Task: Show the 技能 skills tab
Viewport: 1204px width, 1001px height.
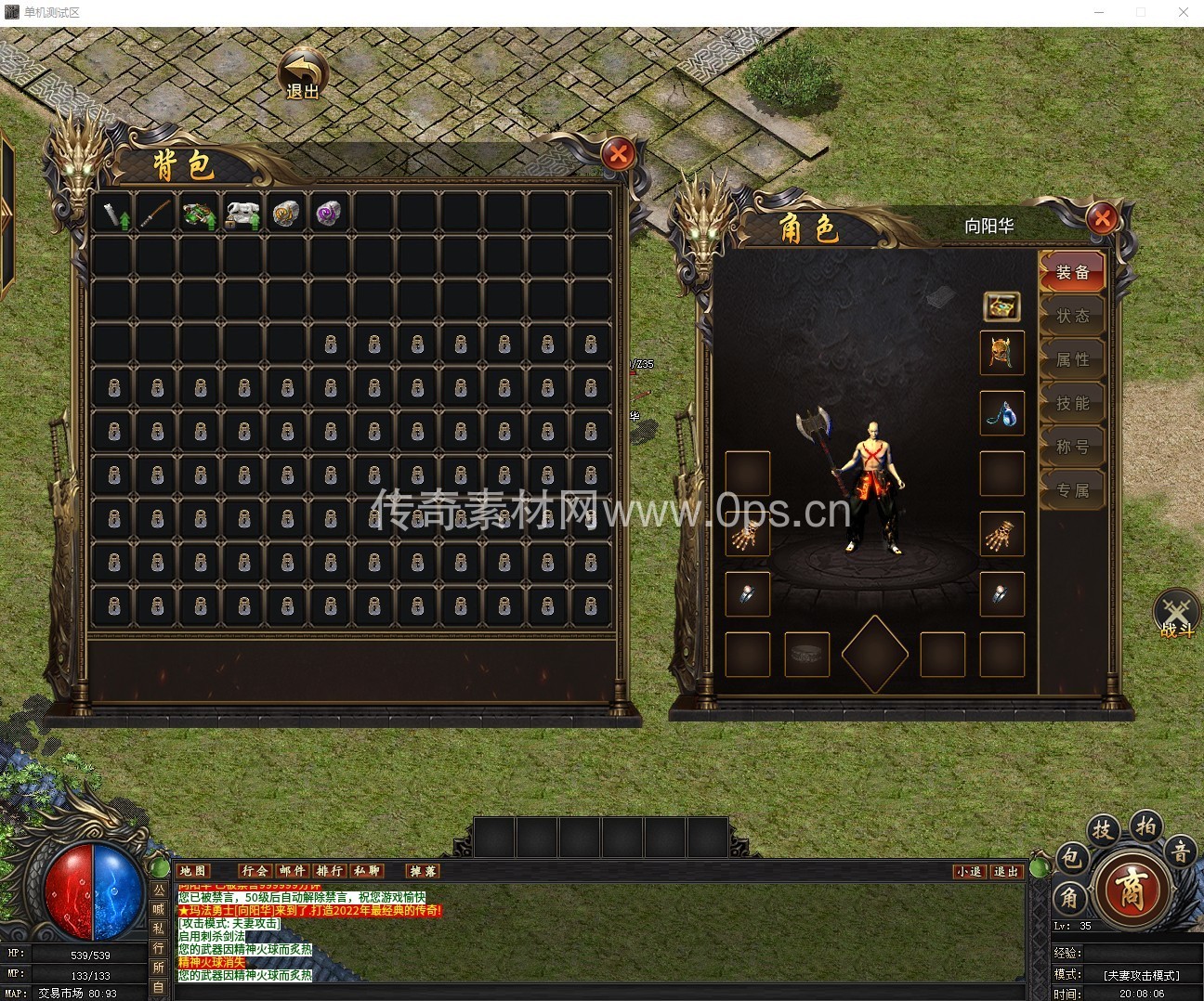Action: click(x=1072, y=403)
